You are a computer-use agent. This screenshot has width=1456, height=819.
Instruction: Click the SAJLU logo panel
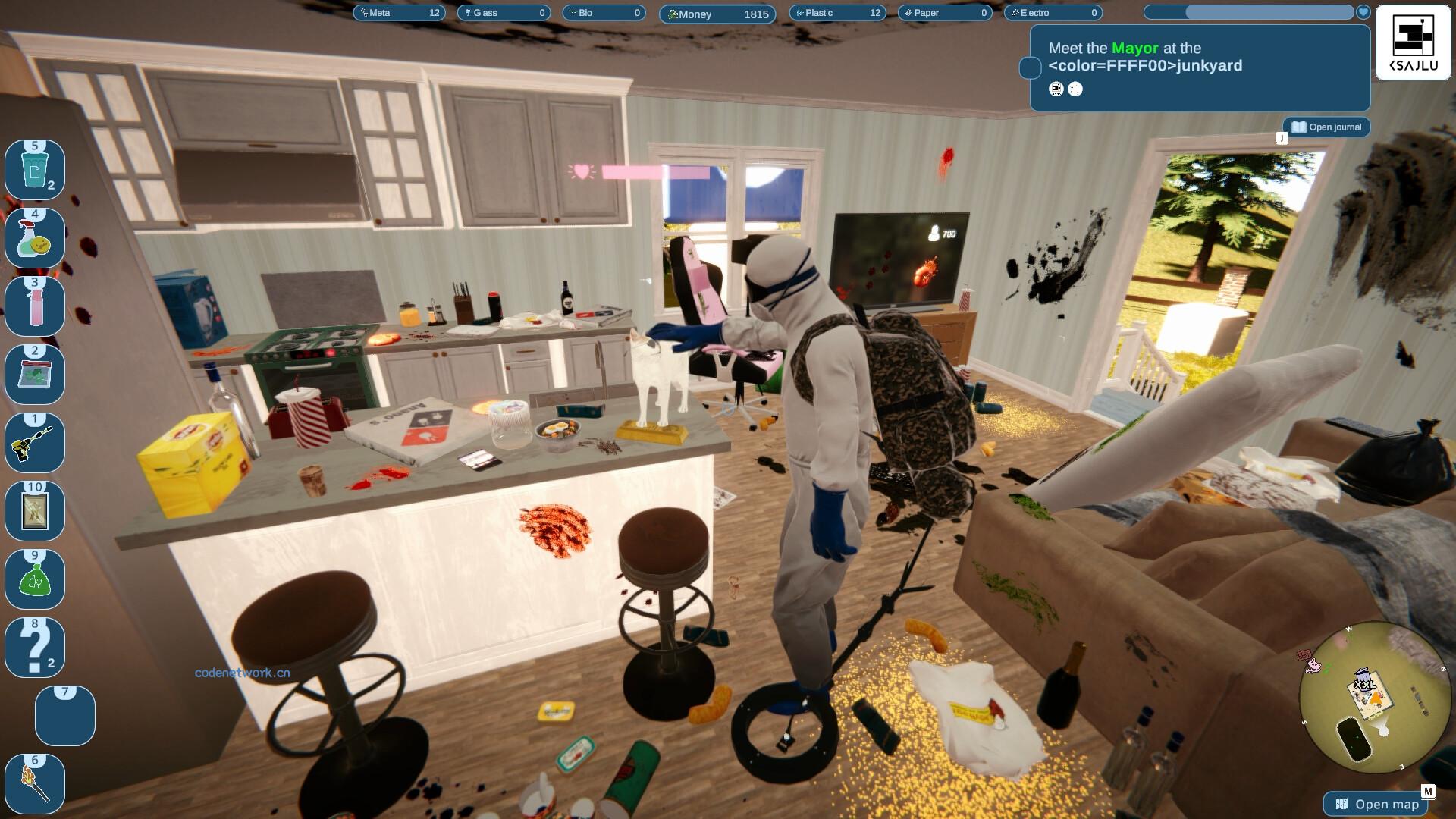[1413, 44]
